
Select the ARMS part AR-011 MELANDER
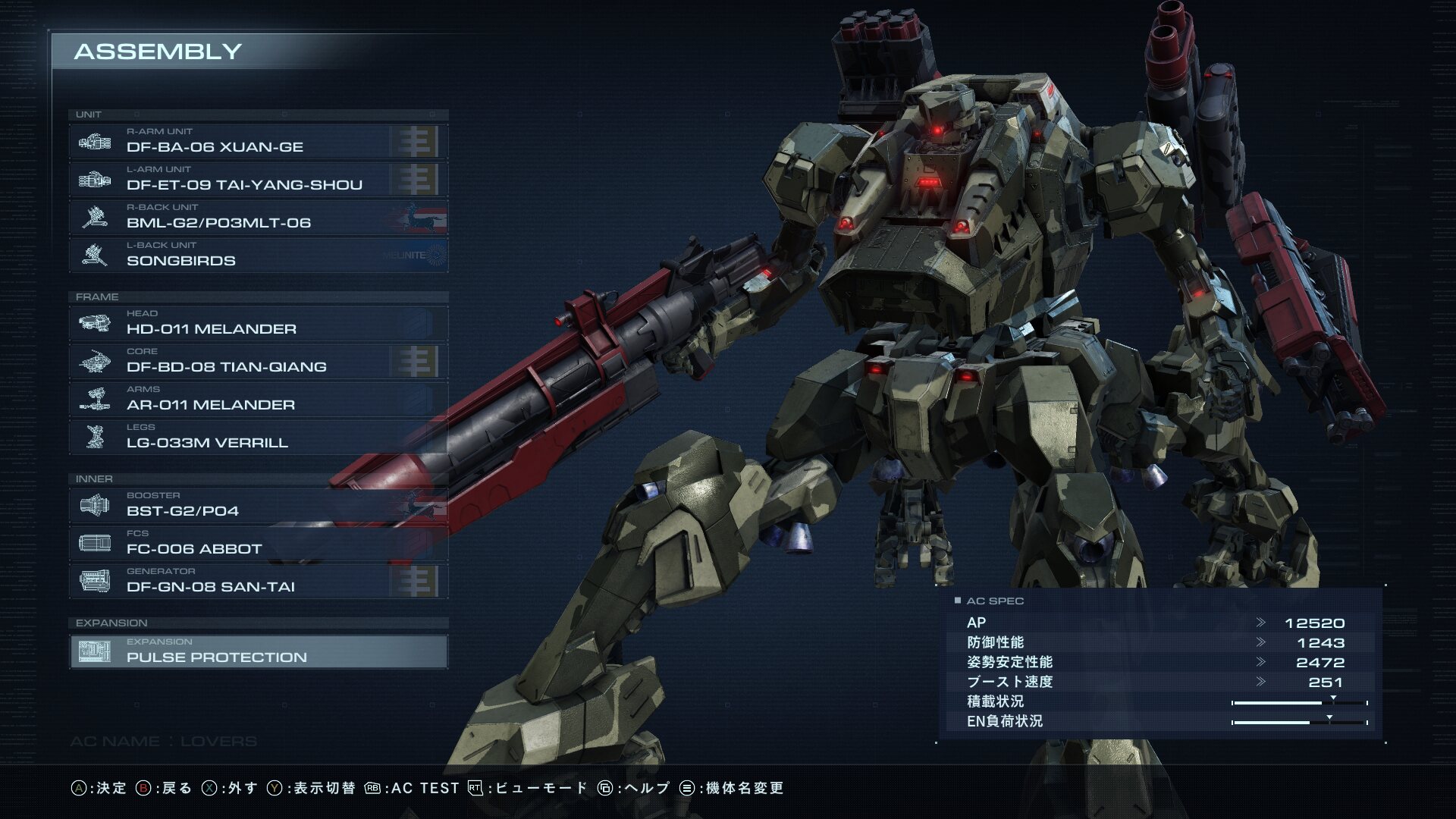[258, 400]
